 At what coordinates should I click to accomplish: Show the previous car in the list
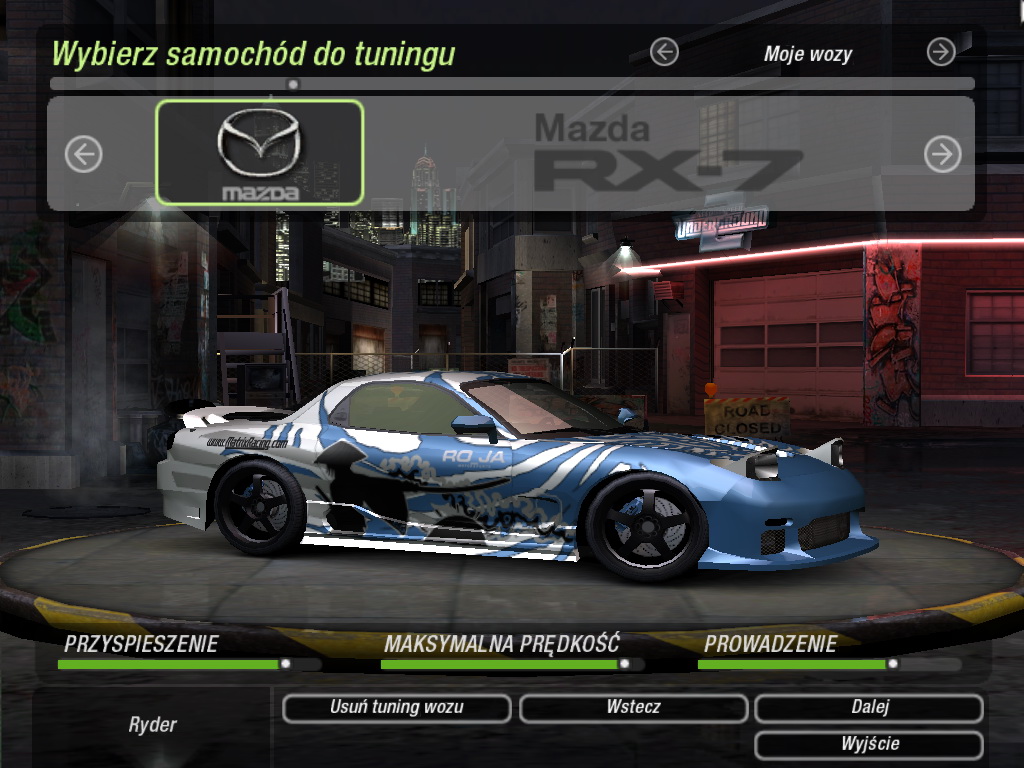pyautogui.click(x=84, y=154)
